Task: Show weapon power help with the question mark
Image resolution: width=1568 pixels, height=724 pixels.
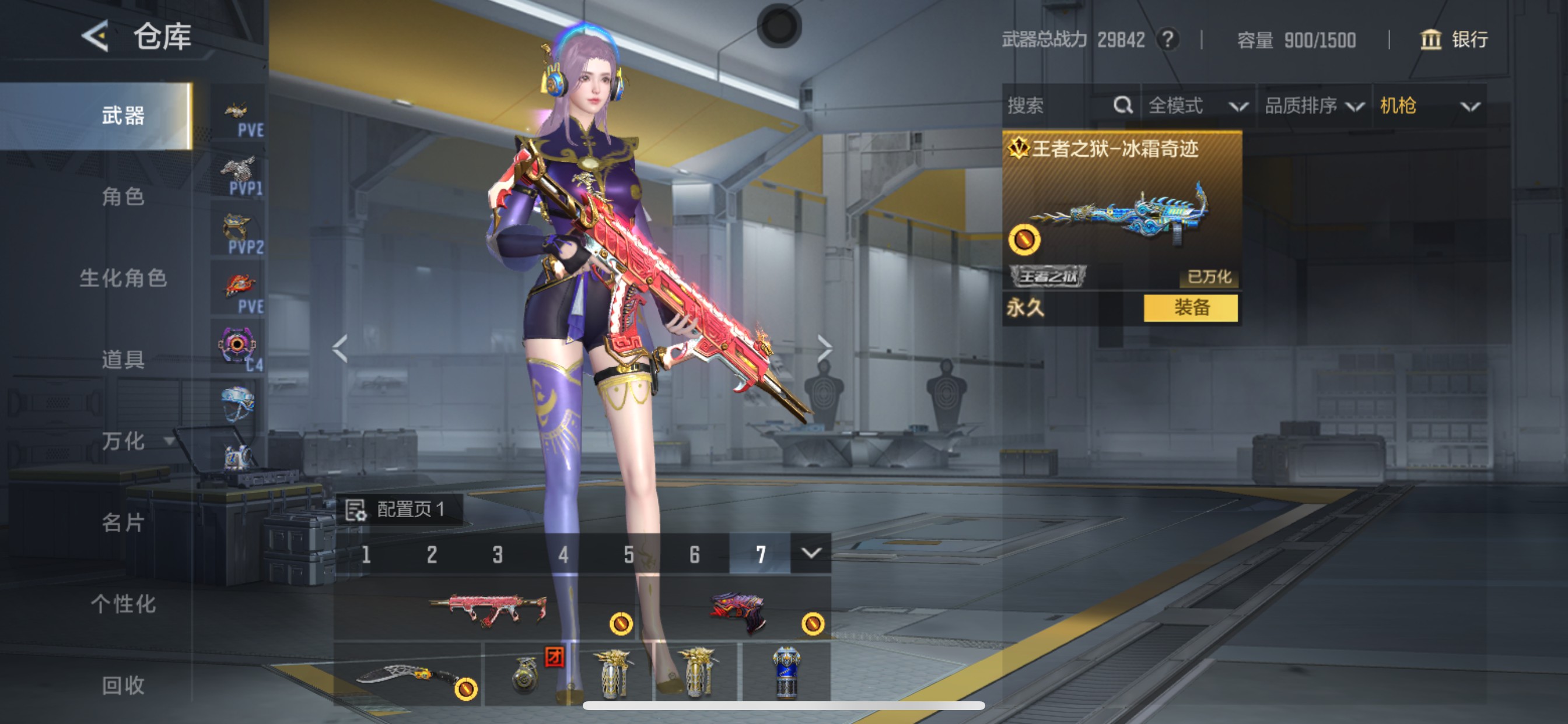Action: [1167, 40]
